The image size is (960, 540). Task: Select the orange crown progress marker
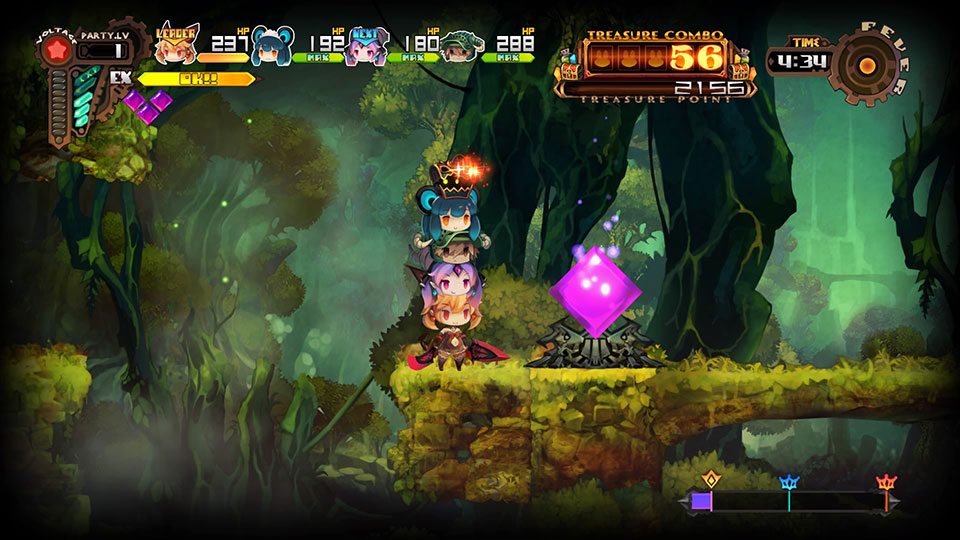click(885, 482)
